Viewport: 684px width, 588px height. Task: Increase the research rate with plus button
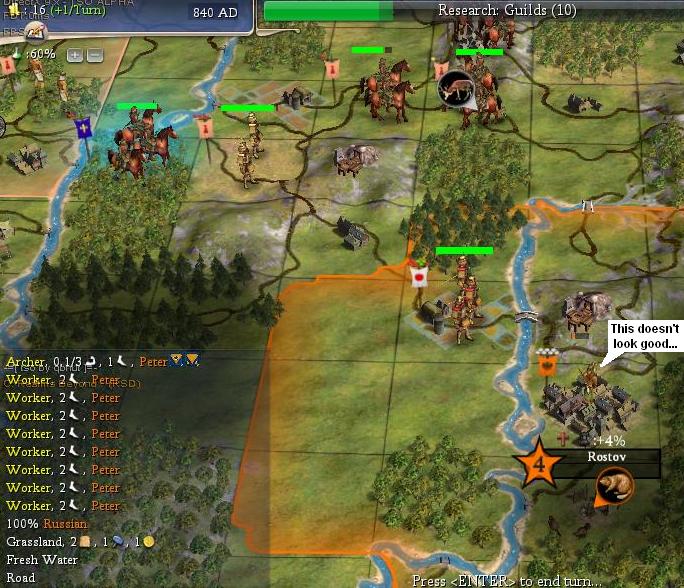[x=75, y=54]
